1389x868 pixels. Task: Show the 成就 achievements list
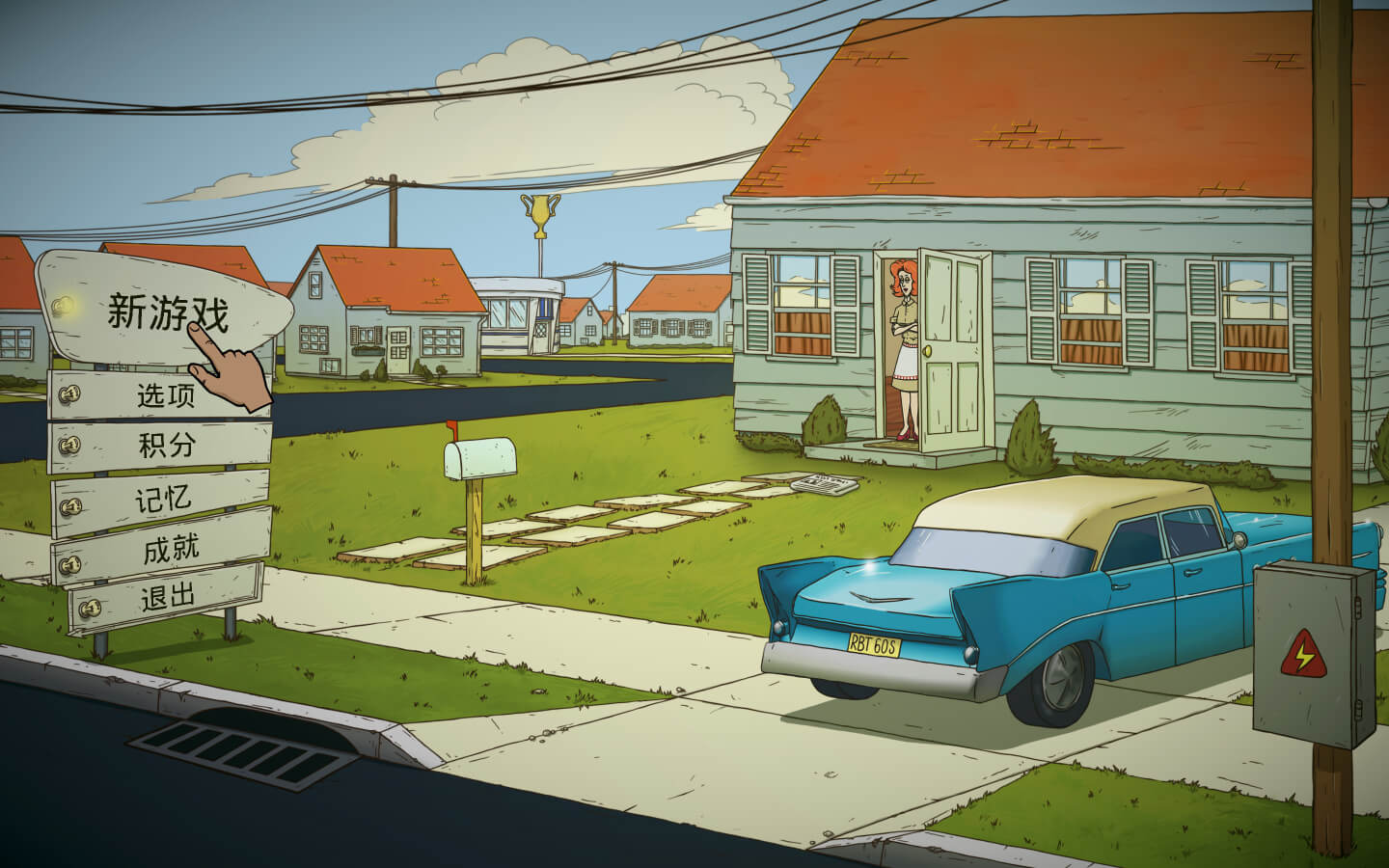tap(171, 550)
